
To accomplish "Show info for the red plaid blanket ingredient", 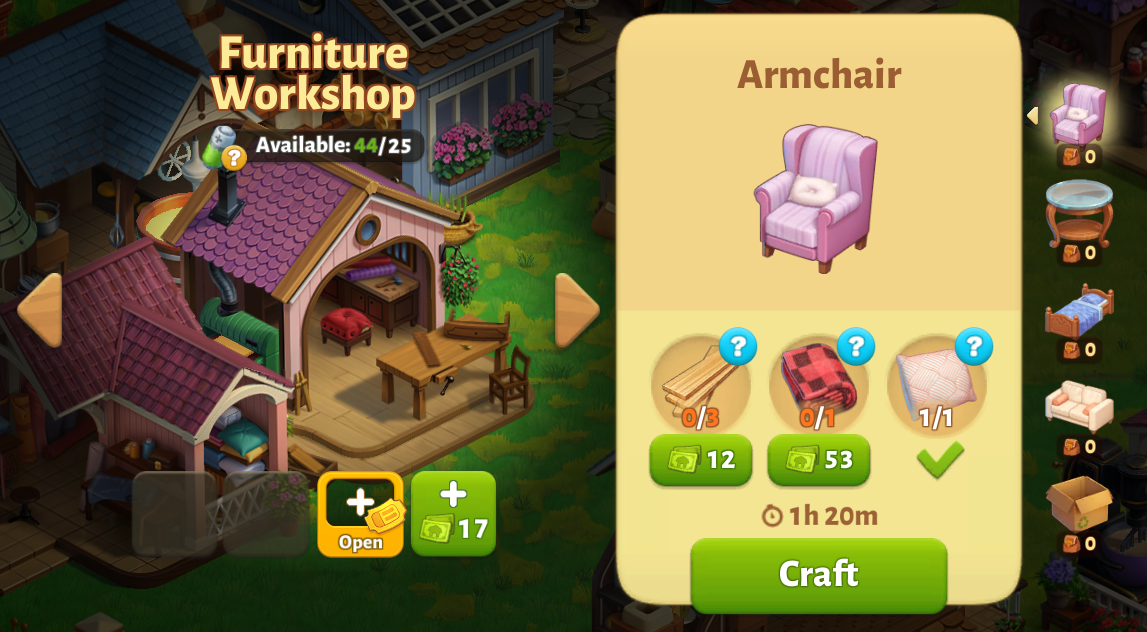I will click(855, 347).
